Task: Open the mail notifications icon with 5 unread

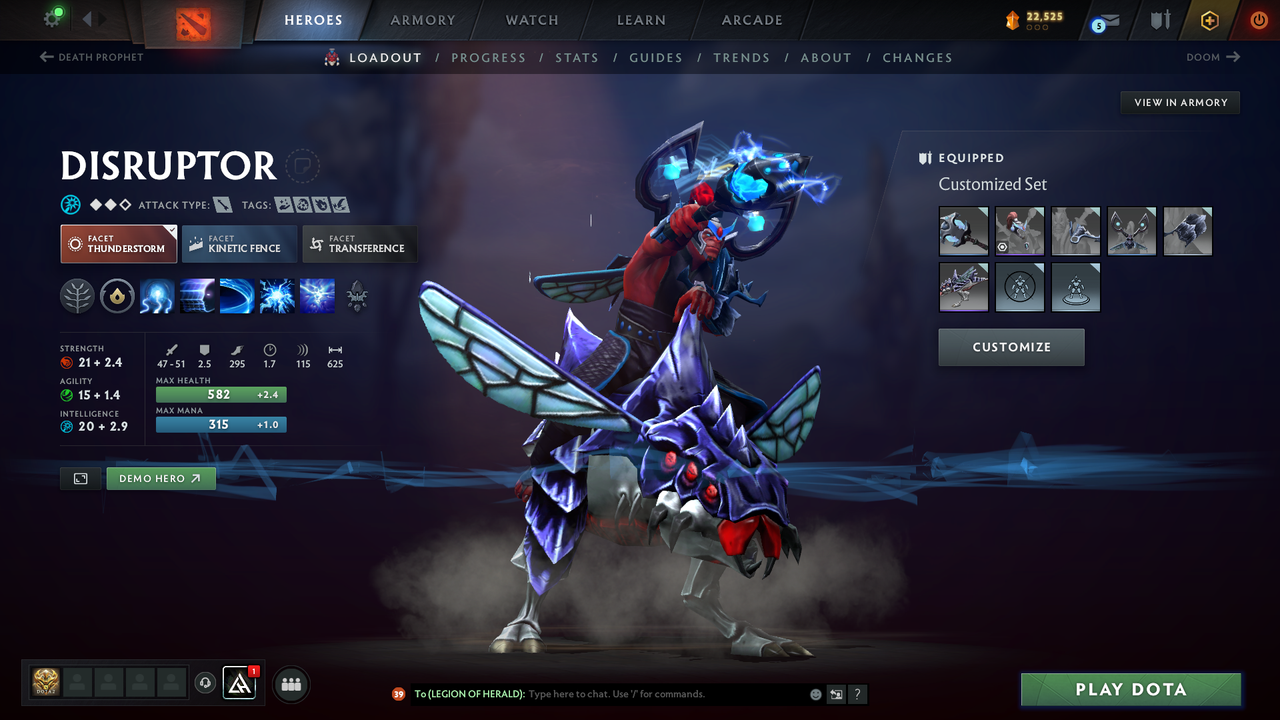Action: [1103, 20]
